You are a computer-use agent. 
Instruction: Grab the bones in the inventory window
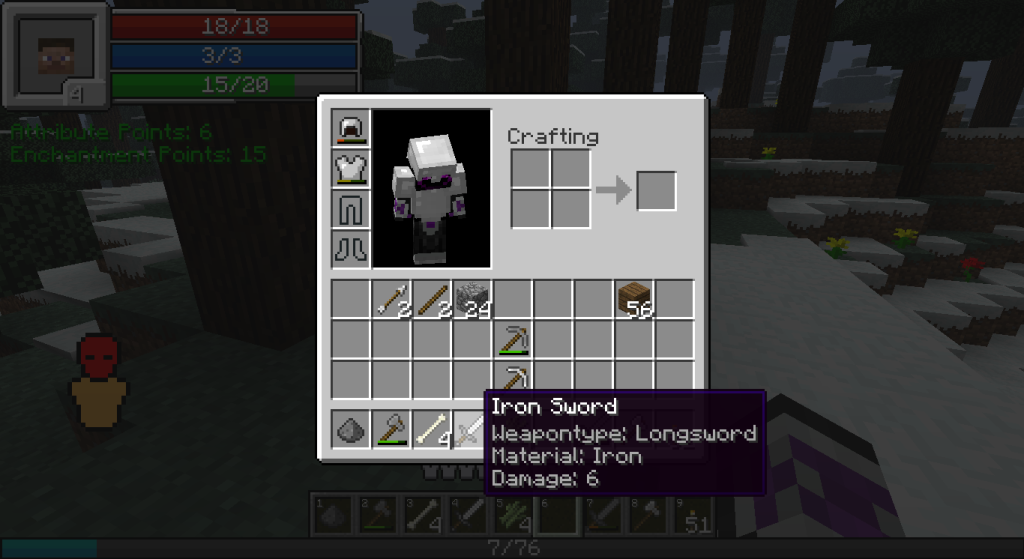click(x=432, y=430)
